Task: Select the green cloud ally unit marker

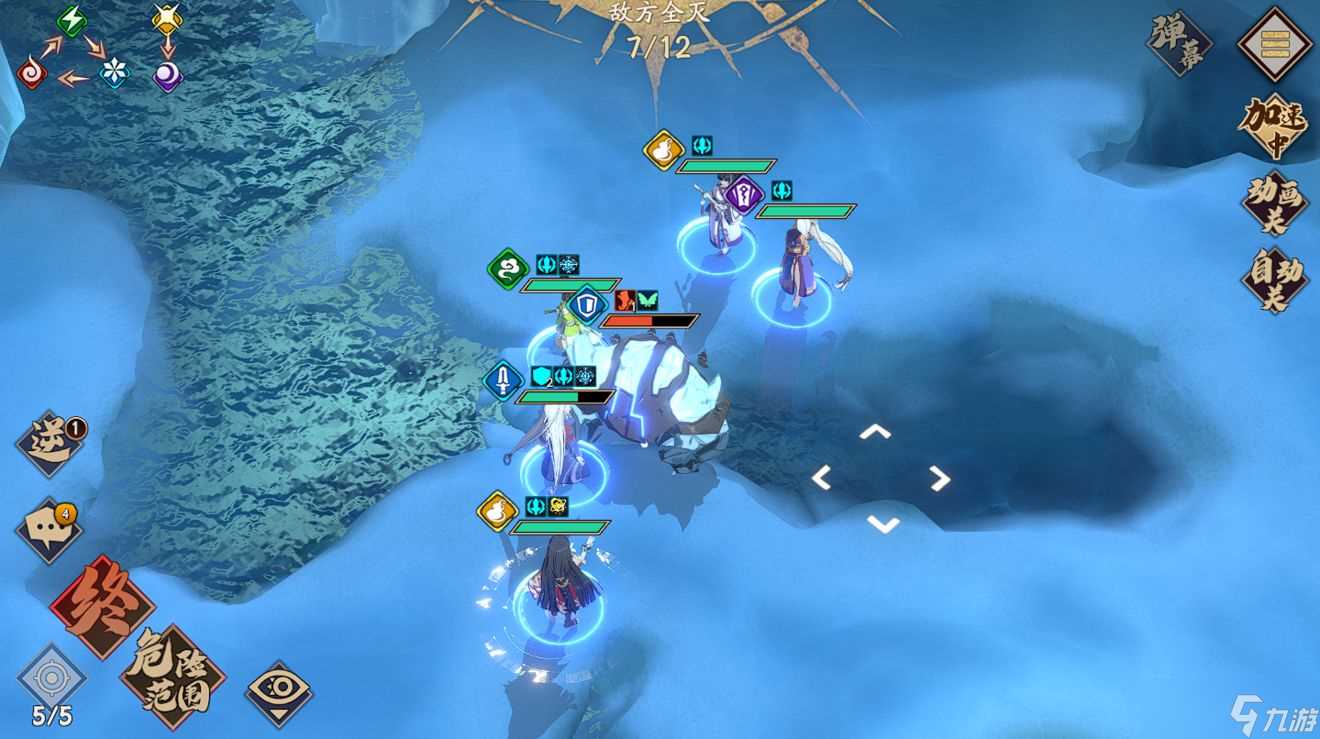Action: [x=508, y=268]
